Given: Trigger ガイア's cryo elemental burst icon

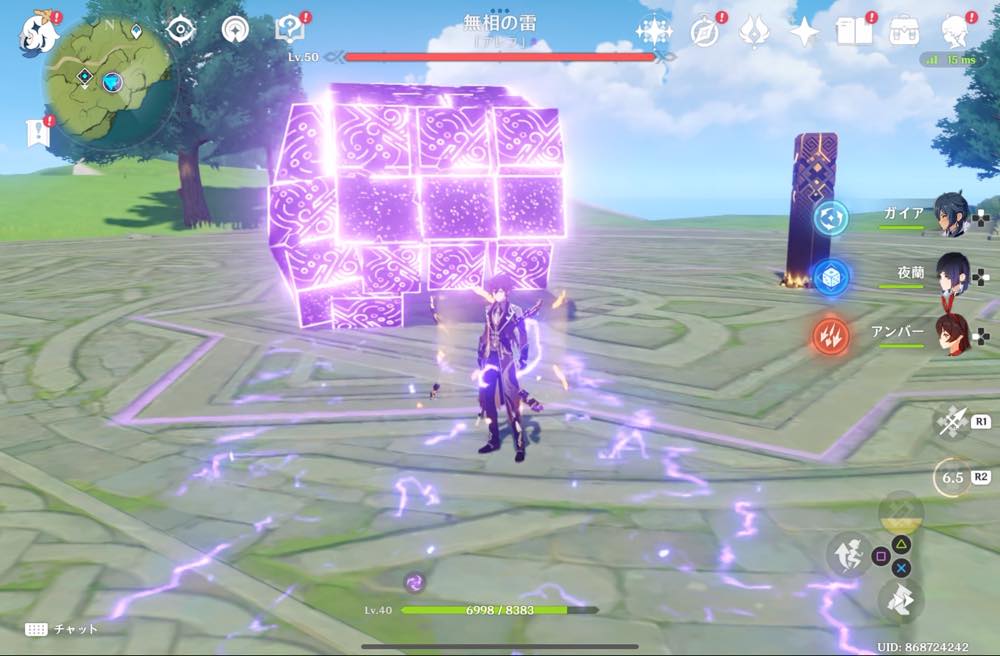Looking at the screenshot, I should pyautogui.click(x=830, y=217).
